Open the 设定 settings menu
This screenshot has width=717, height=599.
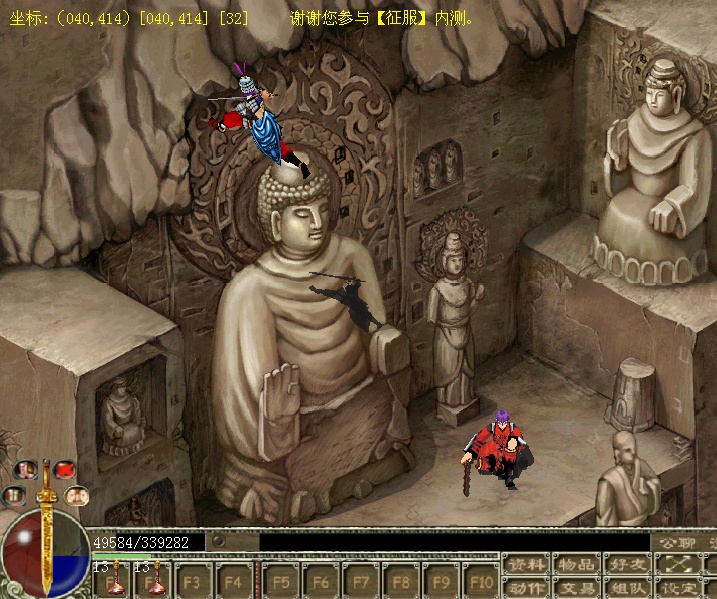680,588
